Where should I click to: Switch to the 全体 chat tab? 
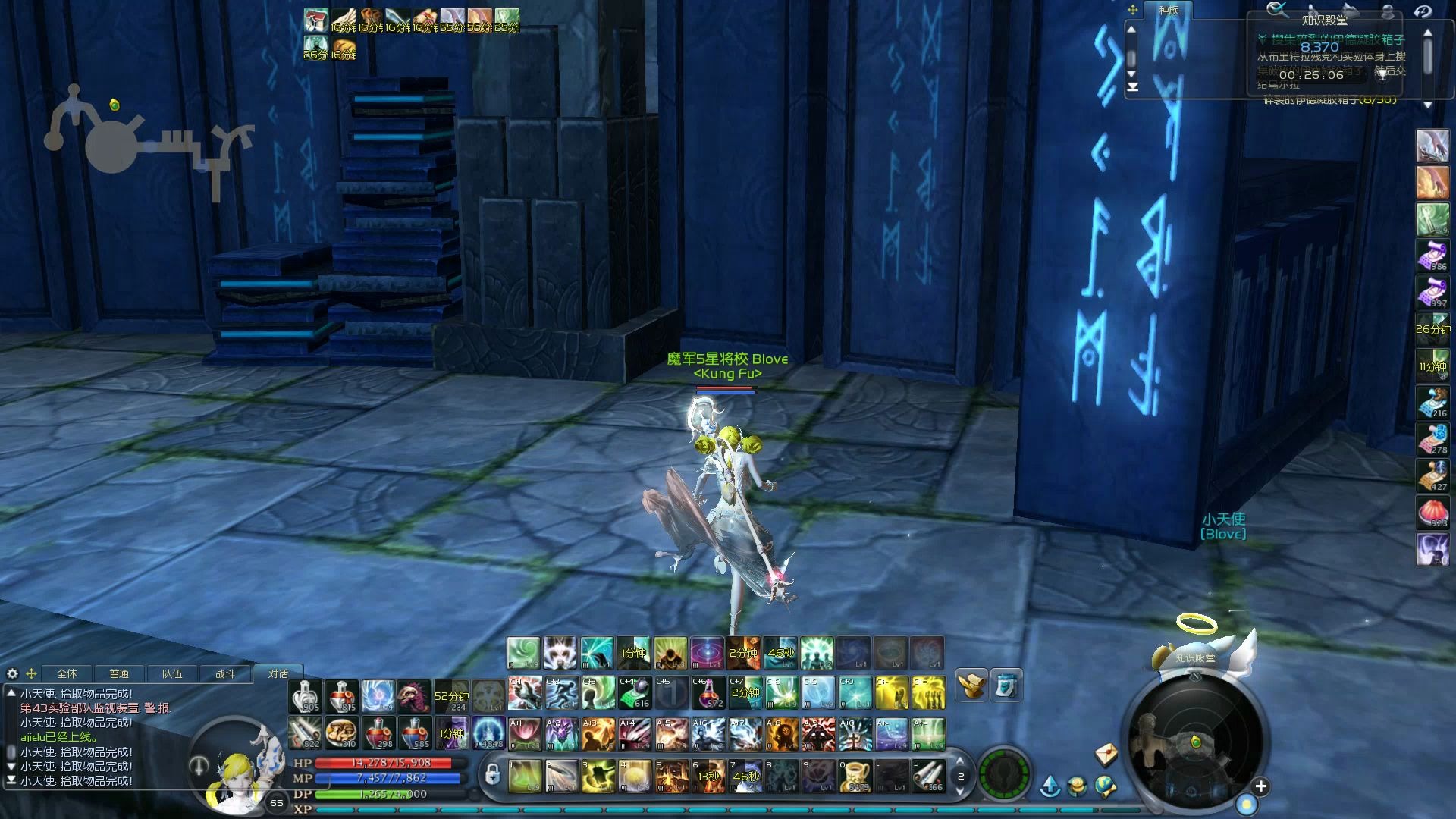(67, 673)
